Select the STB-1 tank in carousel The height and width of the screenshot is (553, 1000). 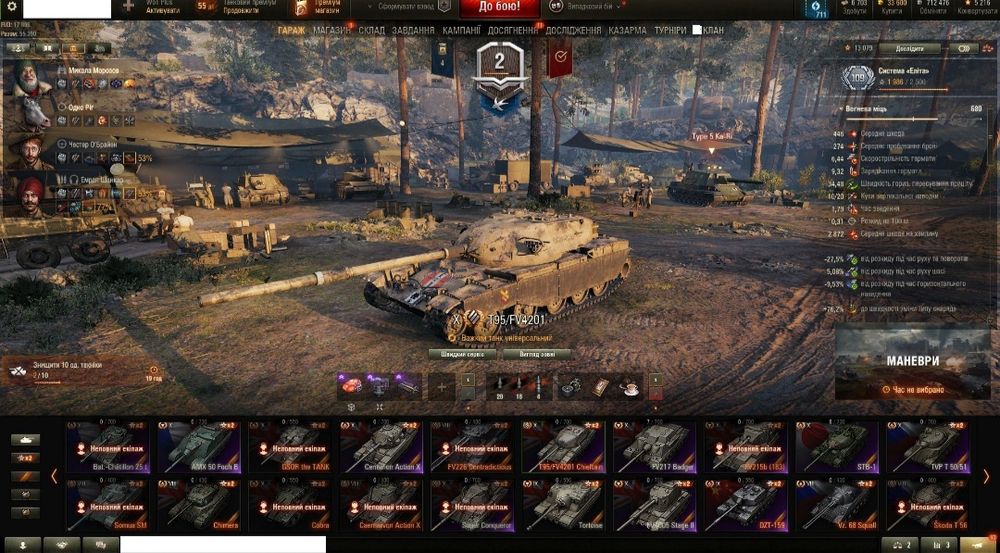[x=838, y=447]
